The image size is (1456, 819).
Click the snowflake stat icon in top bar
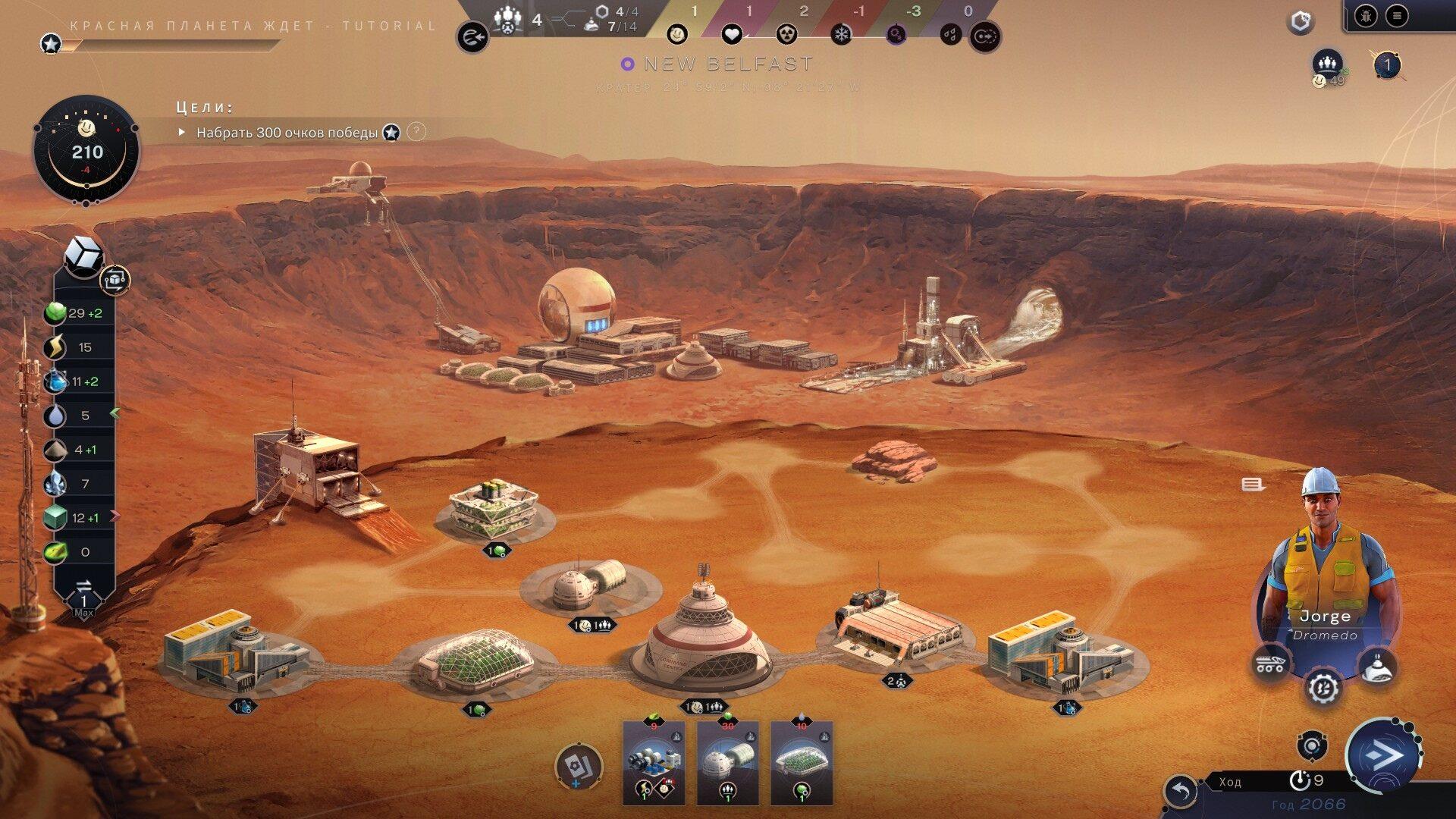(841, 34)
